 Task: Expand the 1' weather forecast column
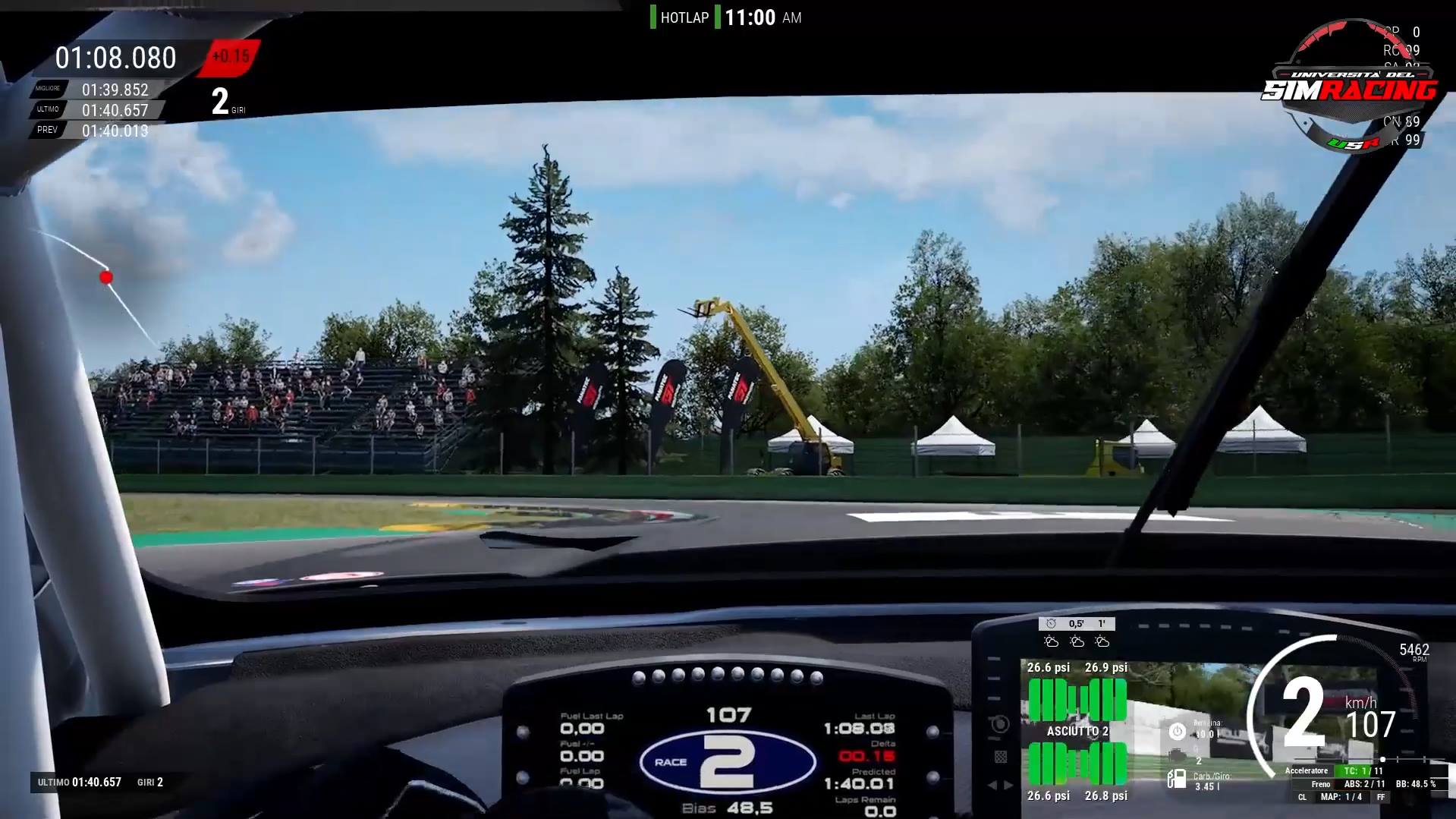[1102, 623]
